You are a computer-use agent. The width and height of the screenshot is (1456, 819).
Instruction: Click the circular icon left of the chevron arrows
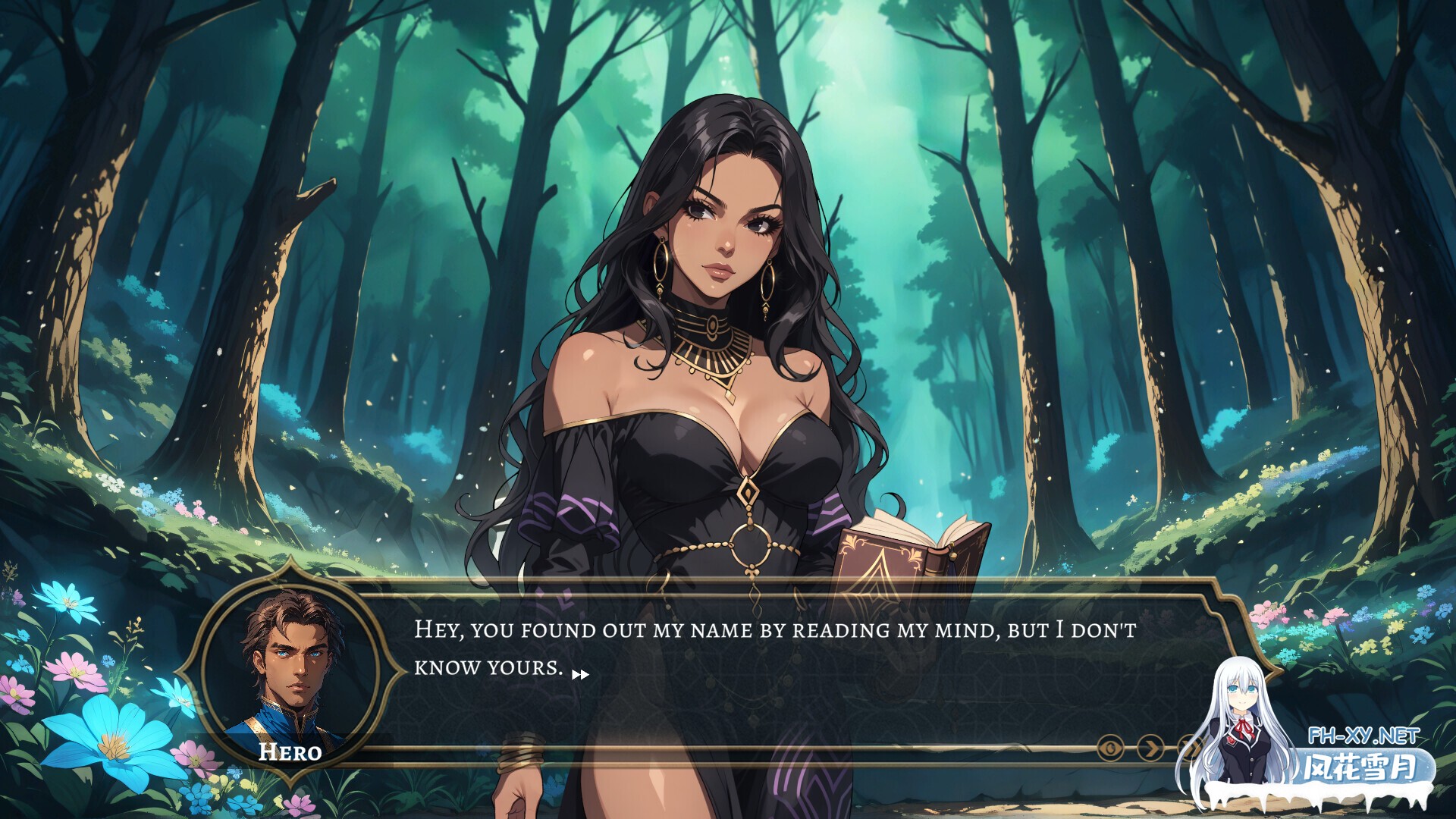point(1110,748)
